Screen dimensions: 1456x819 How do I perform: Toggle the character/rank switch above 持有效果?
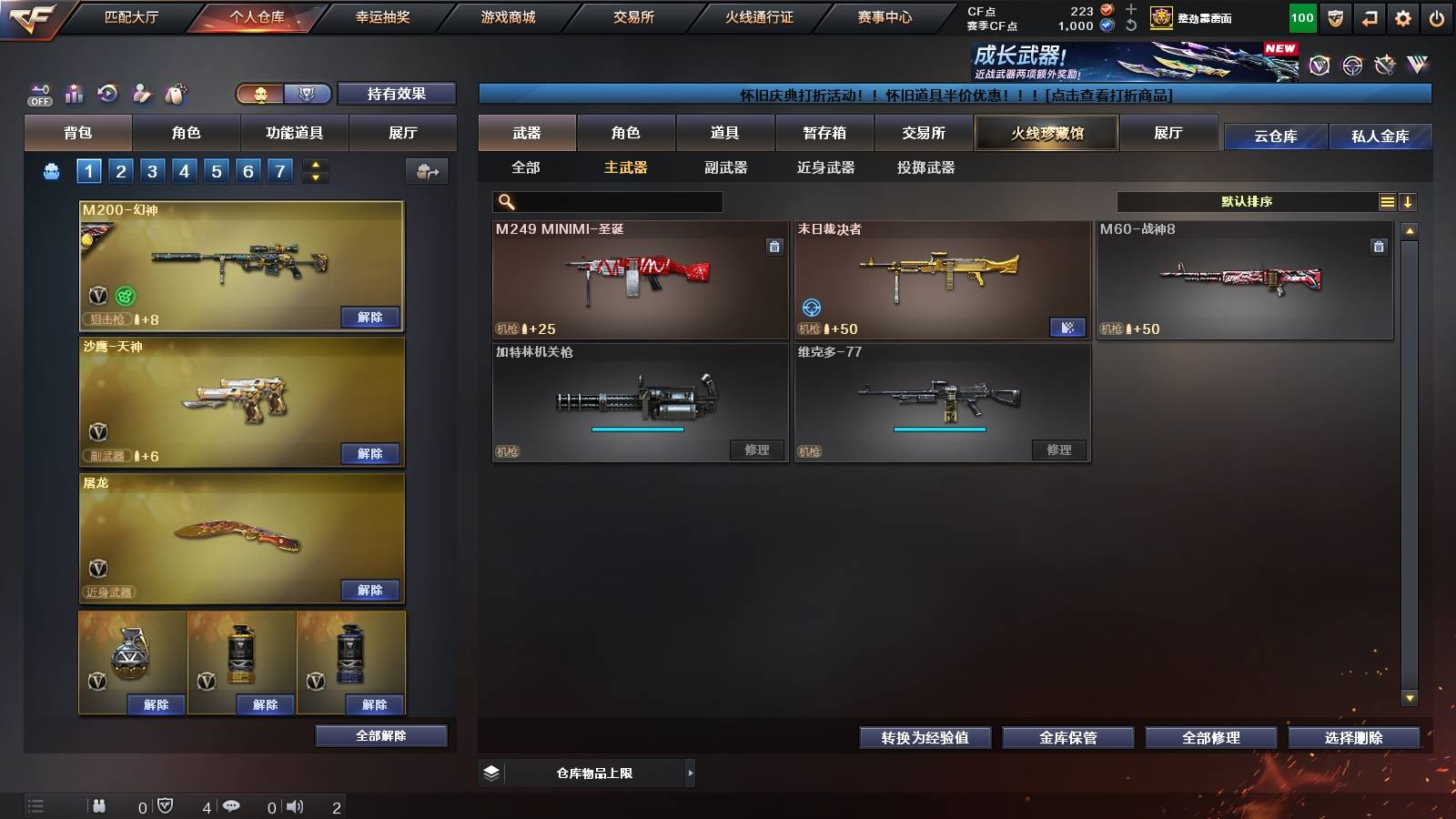pos(283,94)
